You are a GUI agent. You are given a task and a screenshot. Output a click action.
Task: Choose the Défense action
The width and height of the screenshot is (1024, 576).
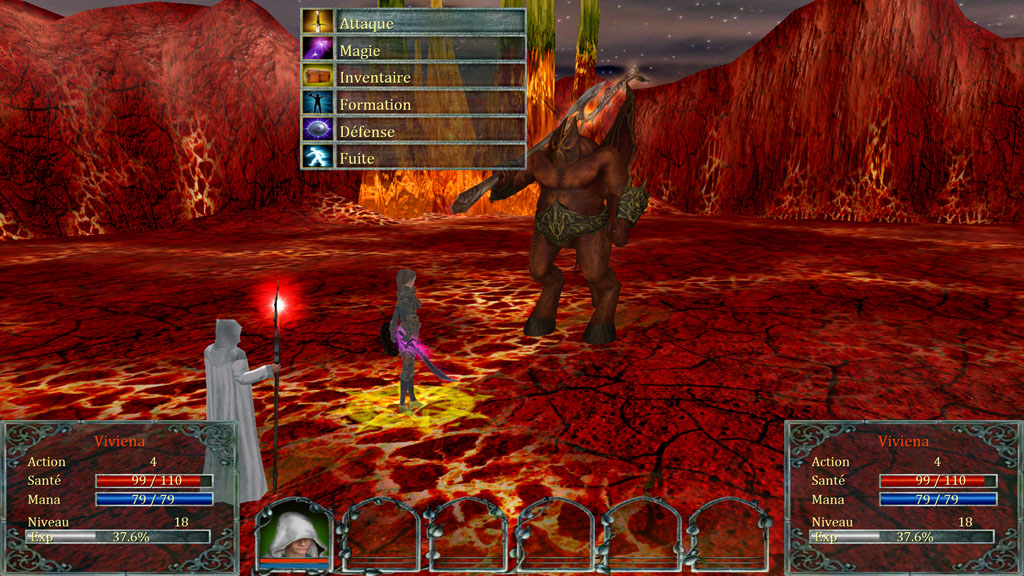[413, 130]
